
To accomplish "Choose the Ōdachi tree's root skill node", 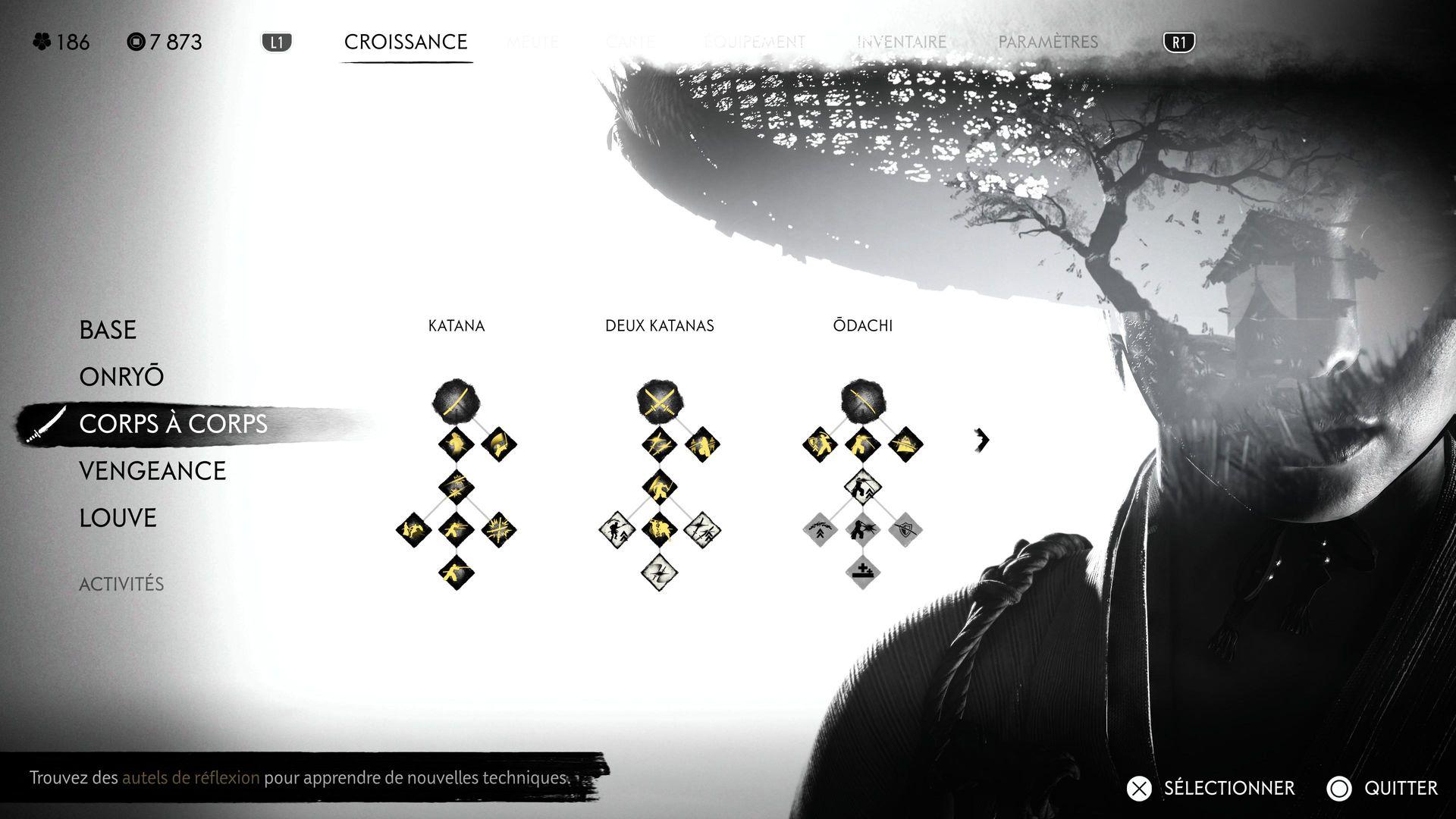I will (862, 400).
